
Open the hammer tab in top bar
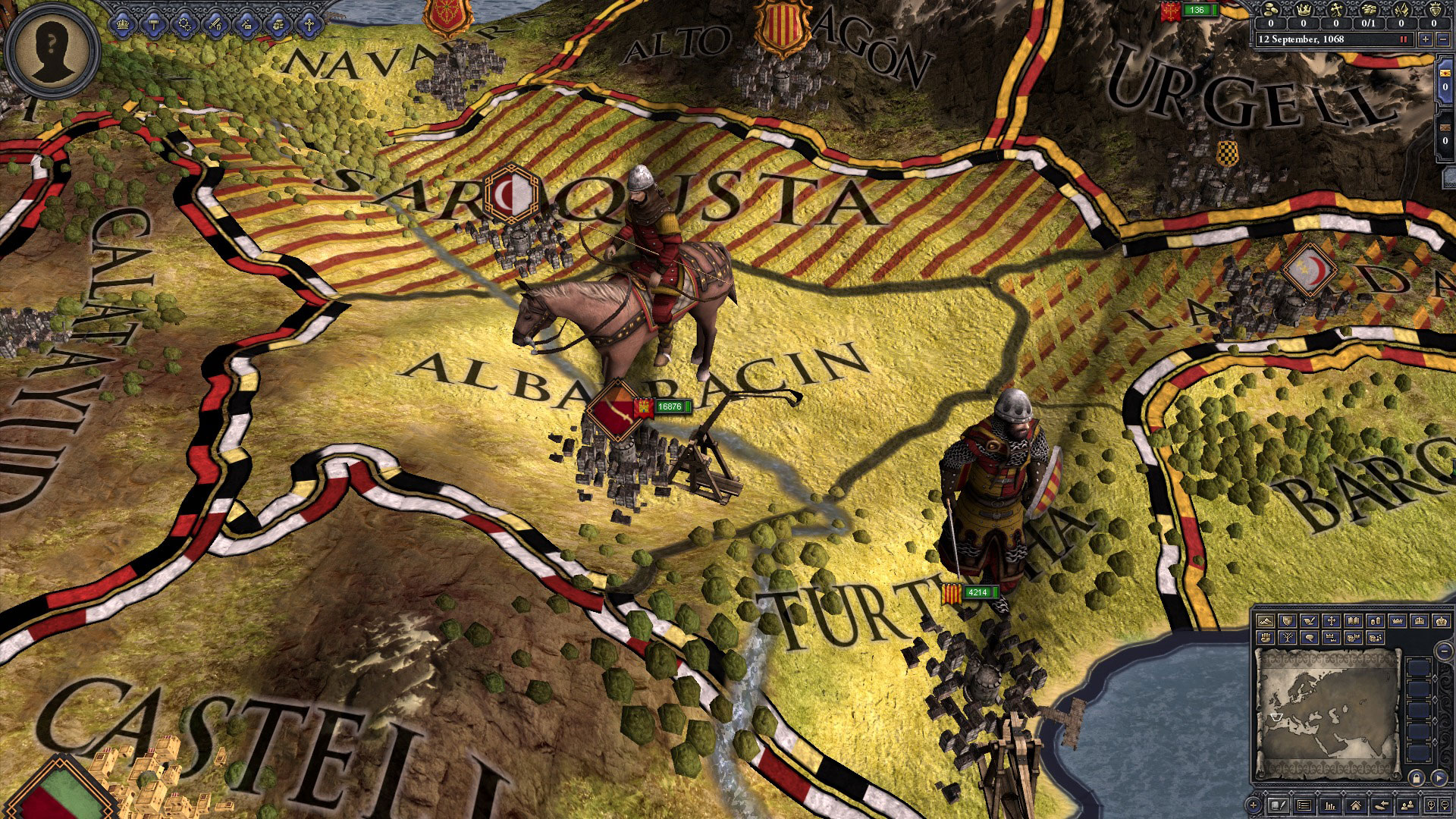tap(154, 25)
